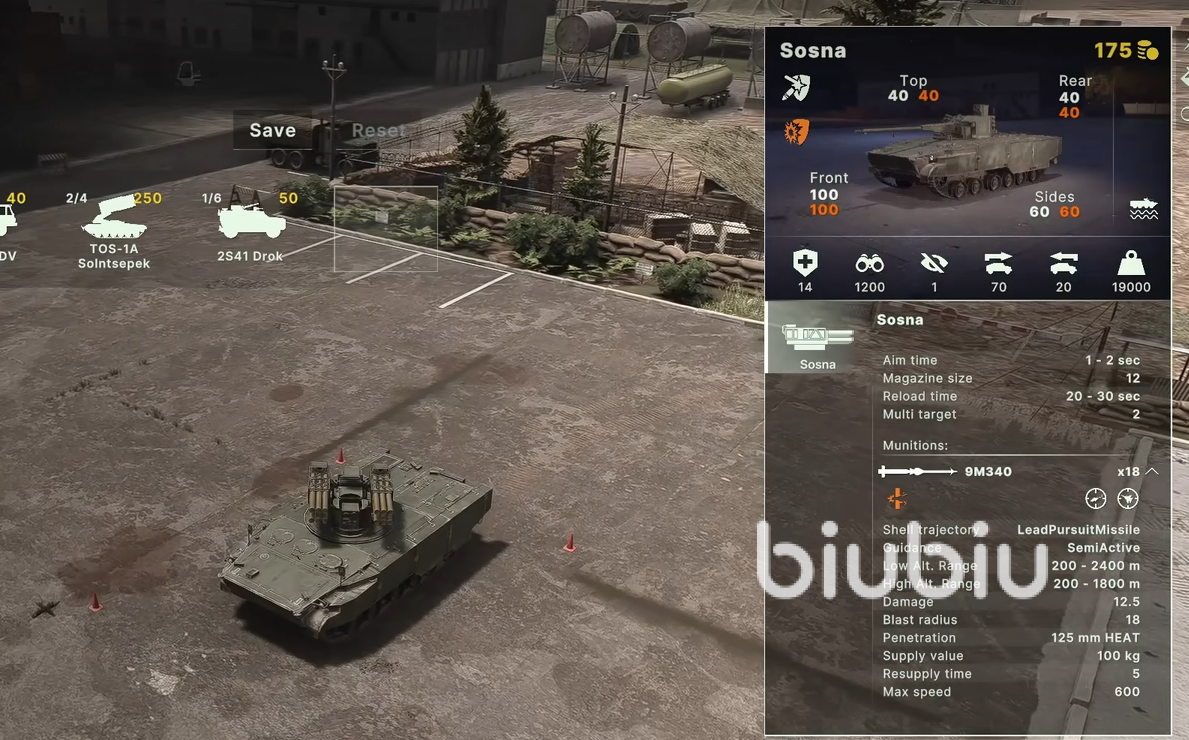Click the amphibious trait icon
Viewport: 1189px width, 740px height.
(1143, 209)
